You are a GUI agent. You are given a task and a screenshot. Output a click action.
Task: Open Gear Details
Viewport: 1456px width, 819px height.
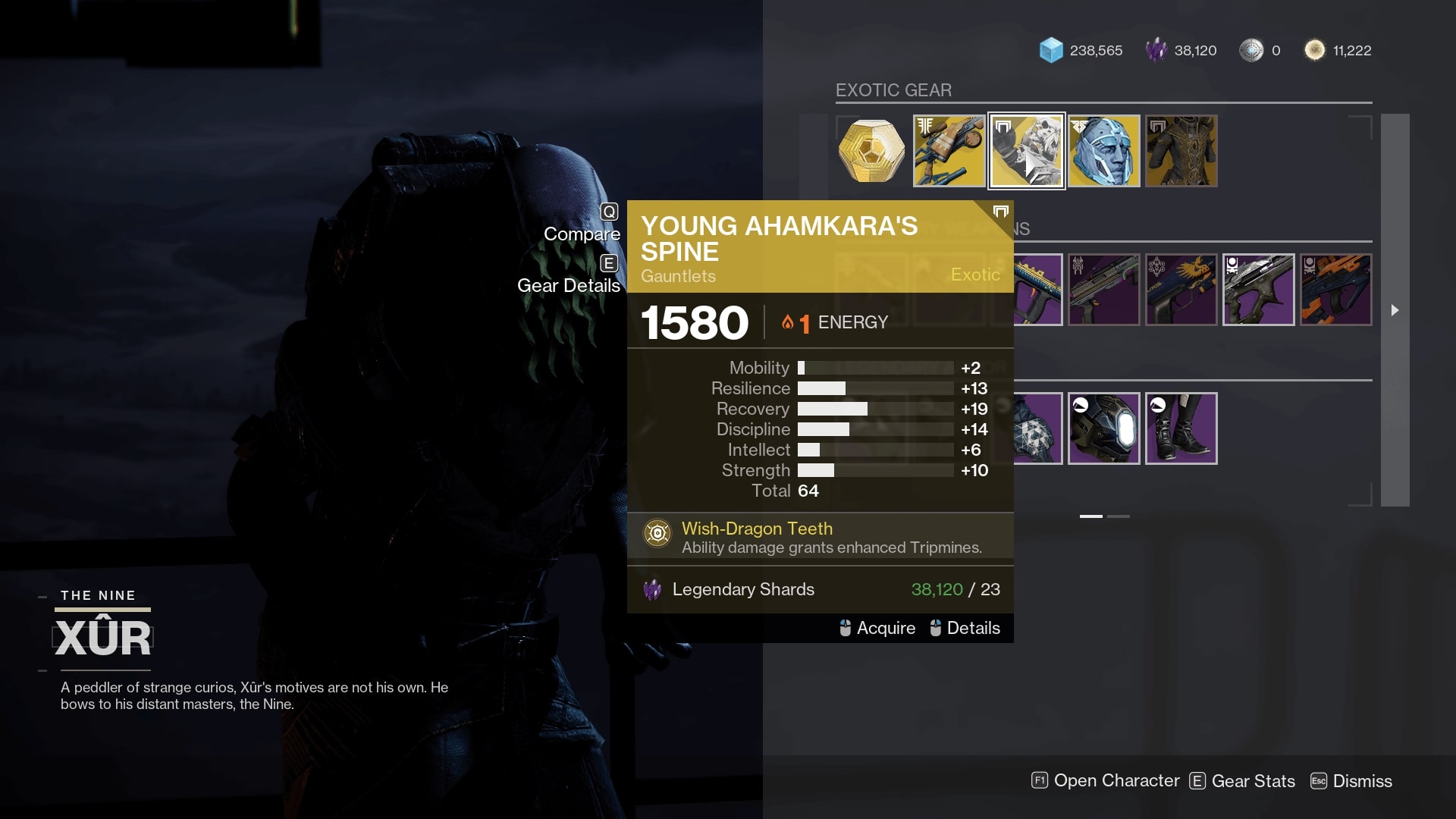point(568,286)
